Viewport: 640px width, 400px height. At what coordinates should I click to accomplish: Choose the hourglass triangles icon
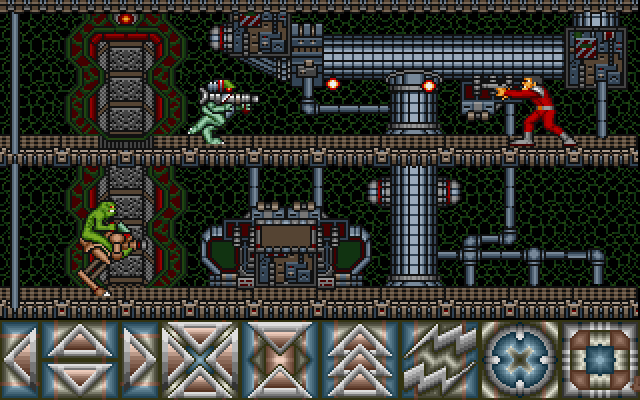[x=279, y=358]
